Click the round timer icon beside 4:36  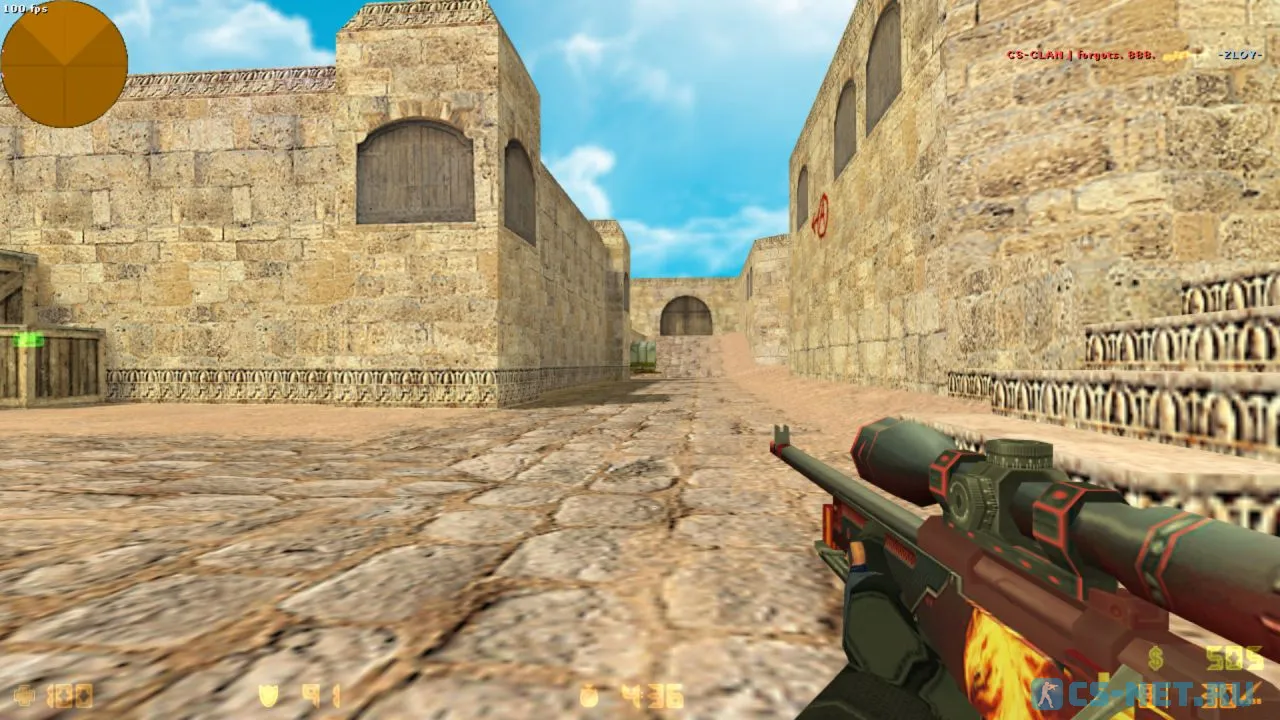588,693
